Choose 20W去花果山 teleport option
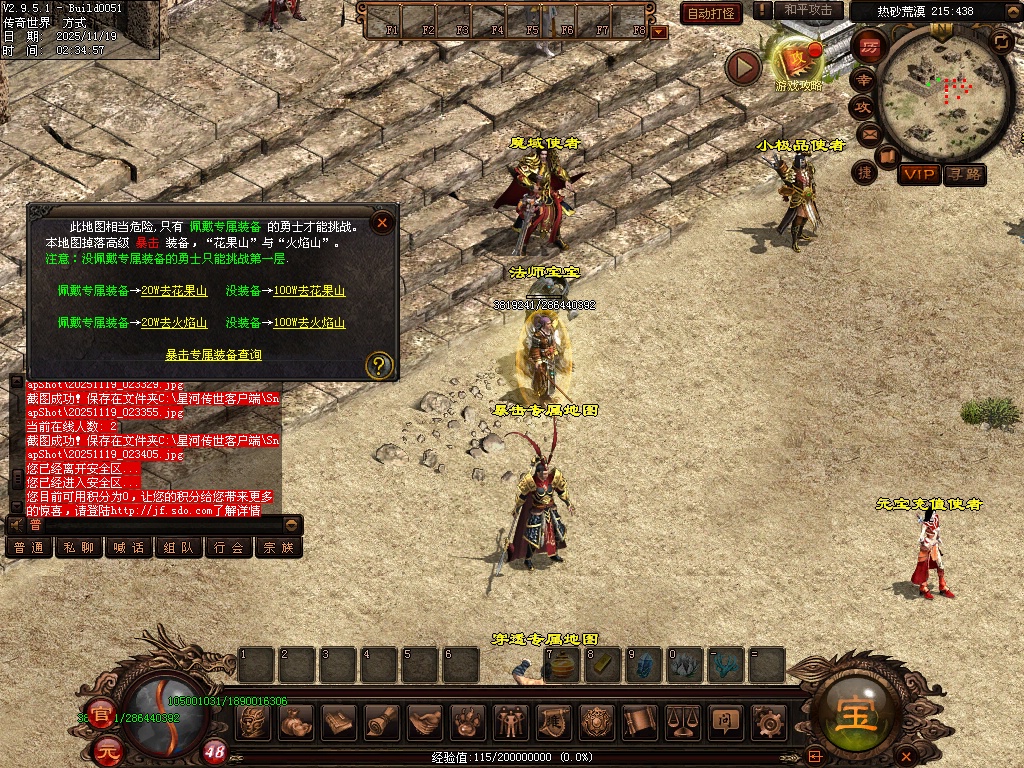 click(x=174, y=291)
